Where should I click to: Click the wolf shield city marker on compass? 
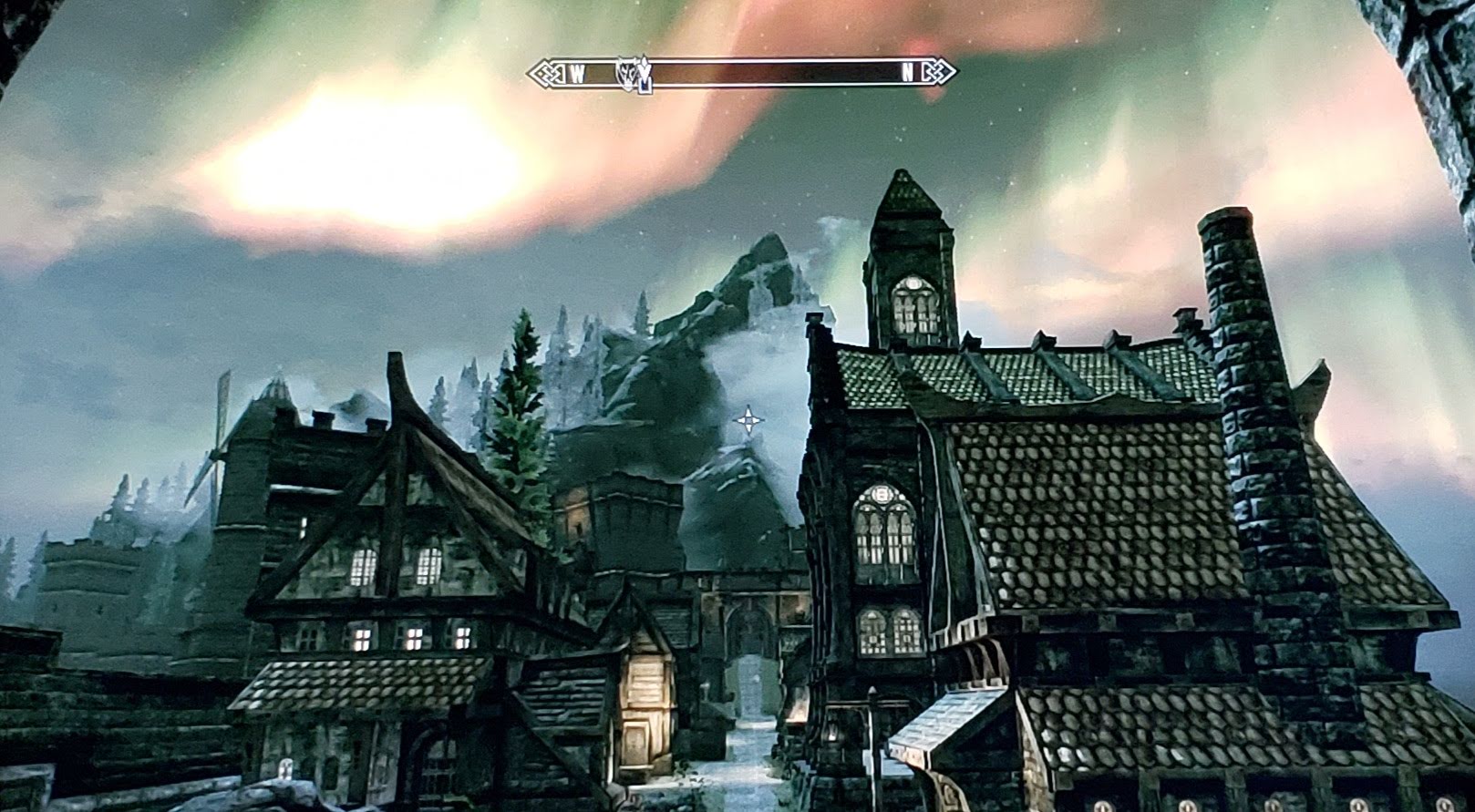click(626, 71)
